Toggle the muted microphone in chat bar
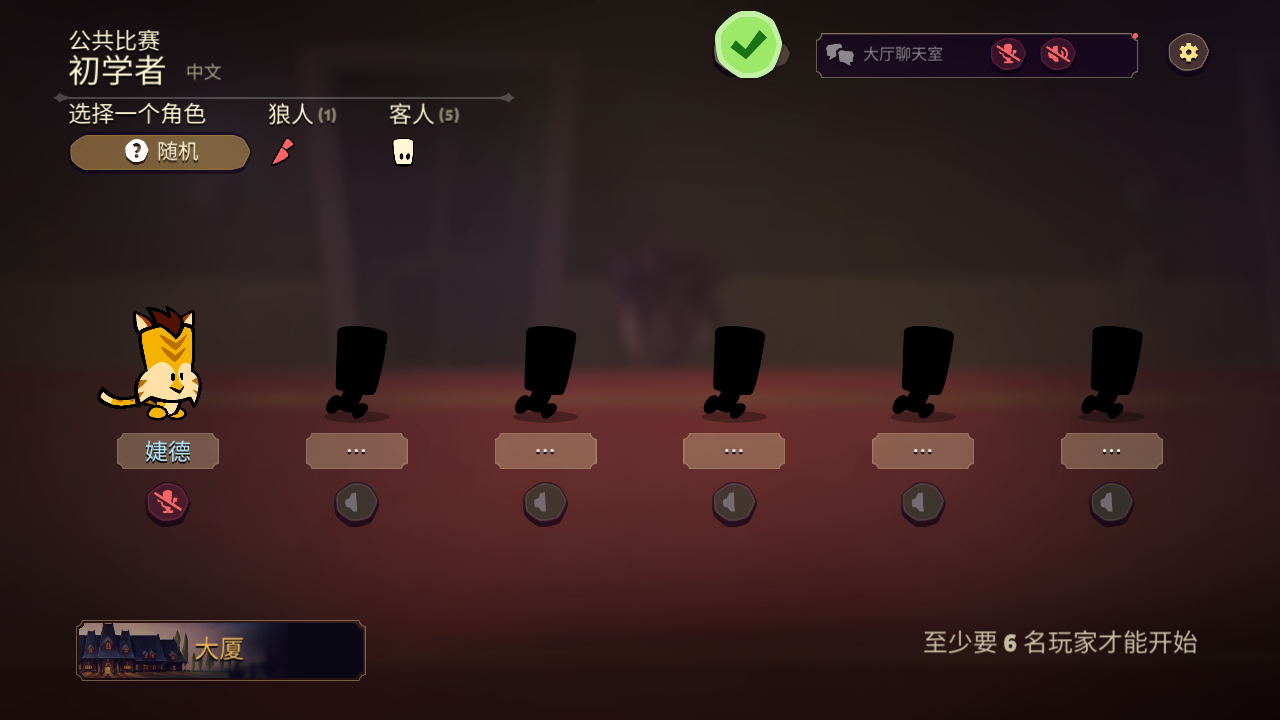This screenshot has width=1280, height=720. tap(1007, 54)
